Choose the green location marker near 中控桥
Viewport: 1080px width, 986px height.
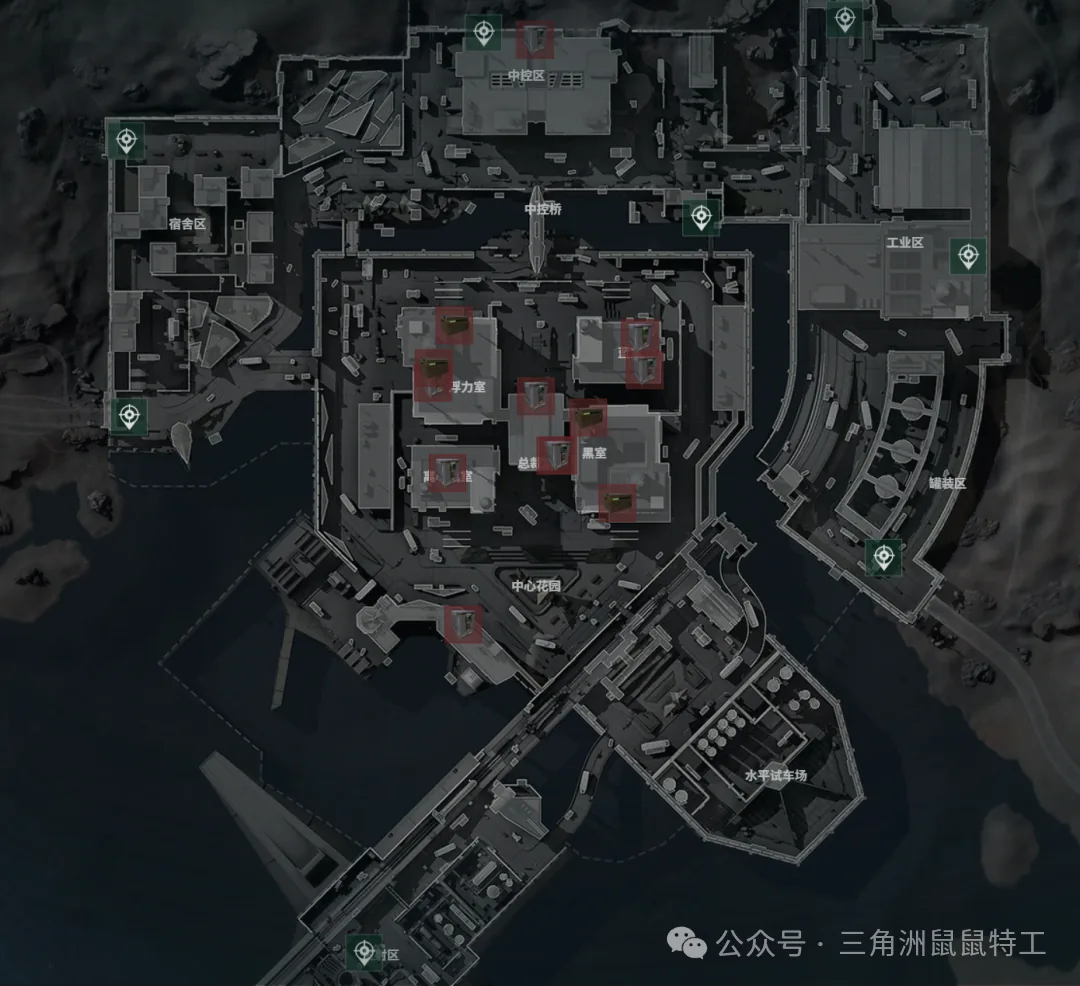(x=701, y=216)
